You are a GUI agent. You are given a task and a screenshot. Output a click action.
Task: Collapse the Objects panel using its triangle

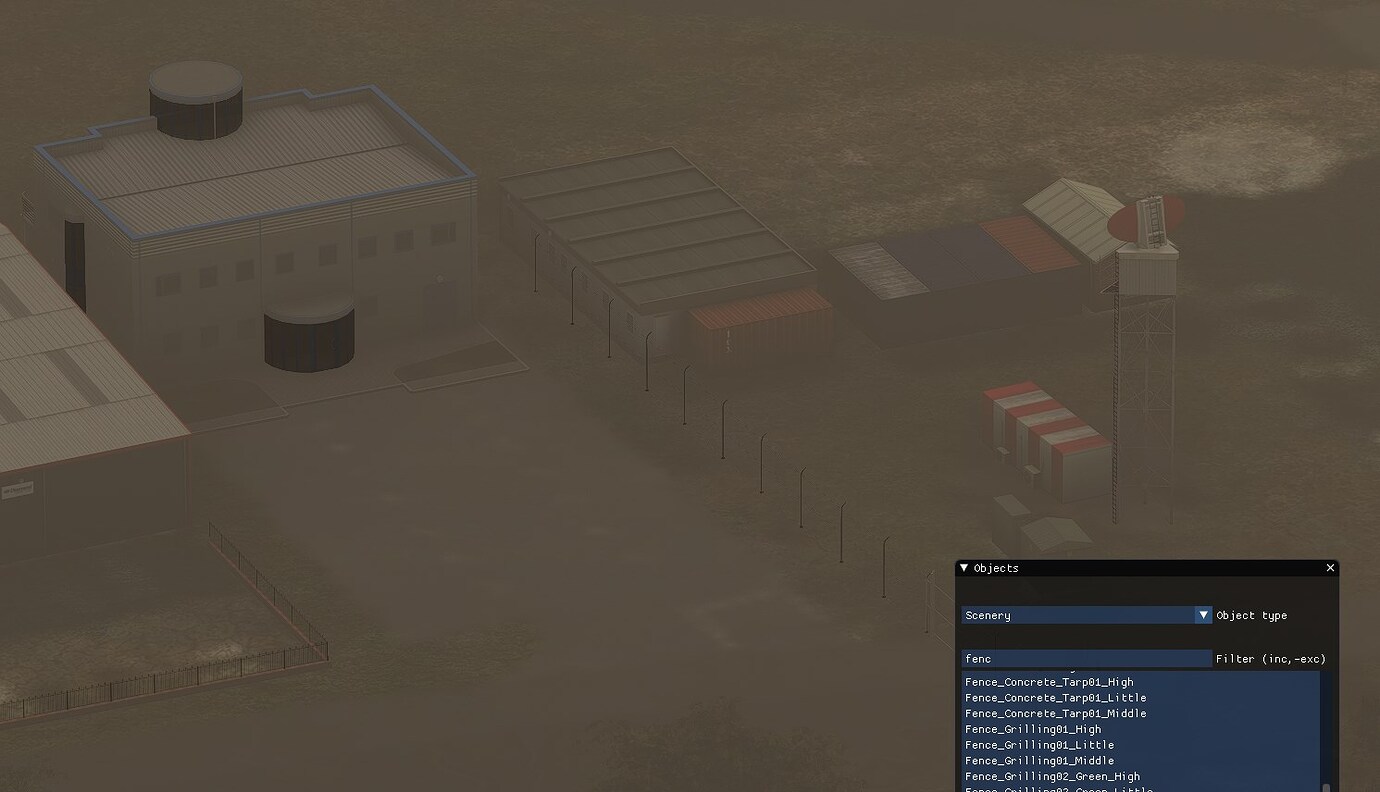coord(963,567)
